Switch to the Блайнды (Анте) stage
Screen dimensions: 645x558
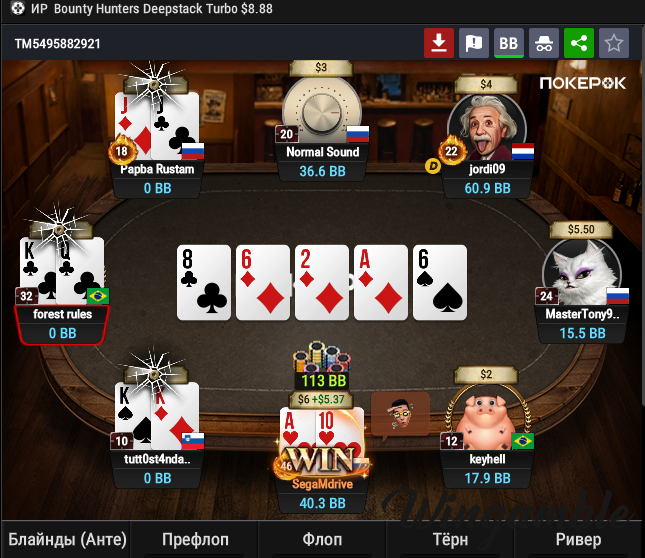(66, 539)
